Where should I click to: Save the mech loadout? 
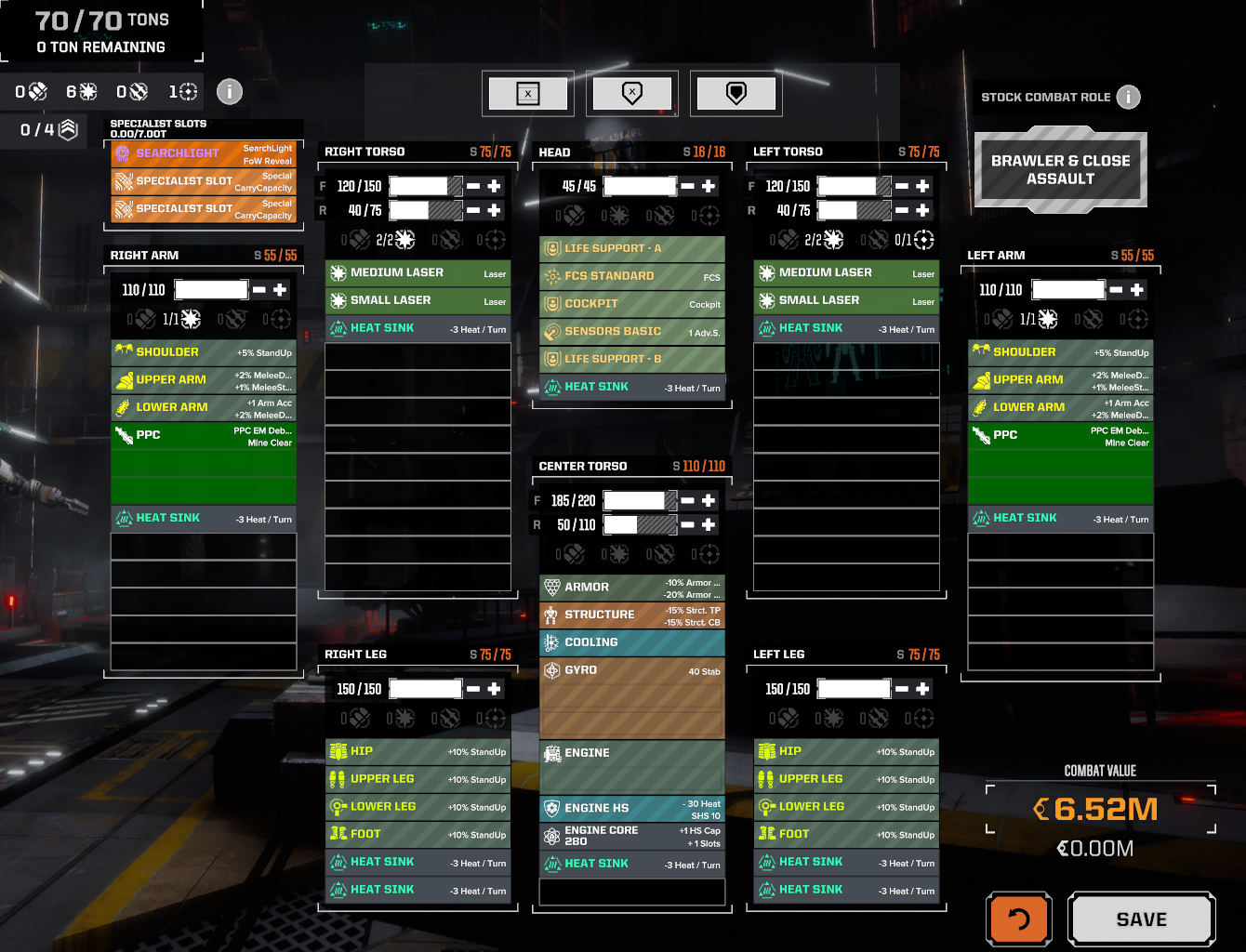pos(1141,919)
